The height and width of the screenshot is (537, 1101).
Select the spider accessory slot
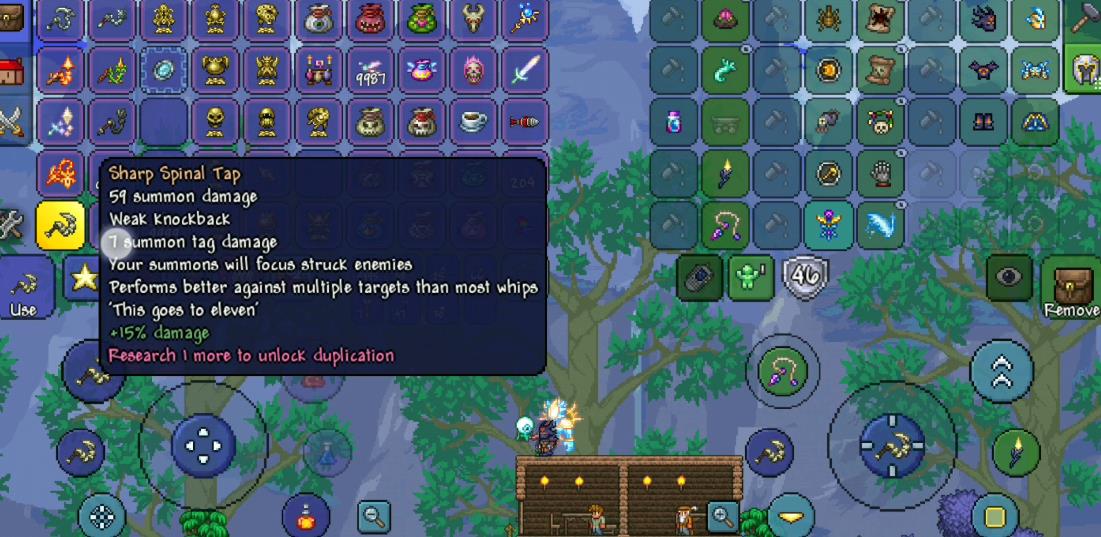tap(828, 19)
